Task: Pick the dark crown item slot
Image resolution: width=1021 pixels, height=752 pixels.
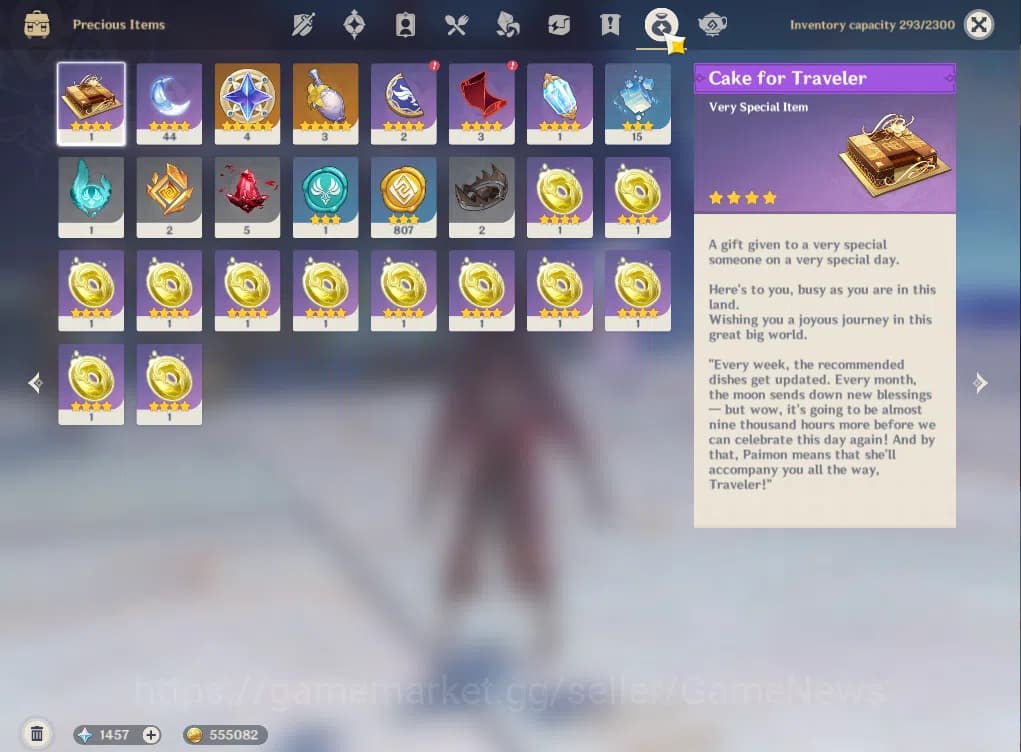Action: coord(481,191)
